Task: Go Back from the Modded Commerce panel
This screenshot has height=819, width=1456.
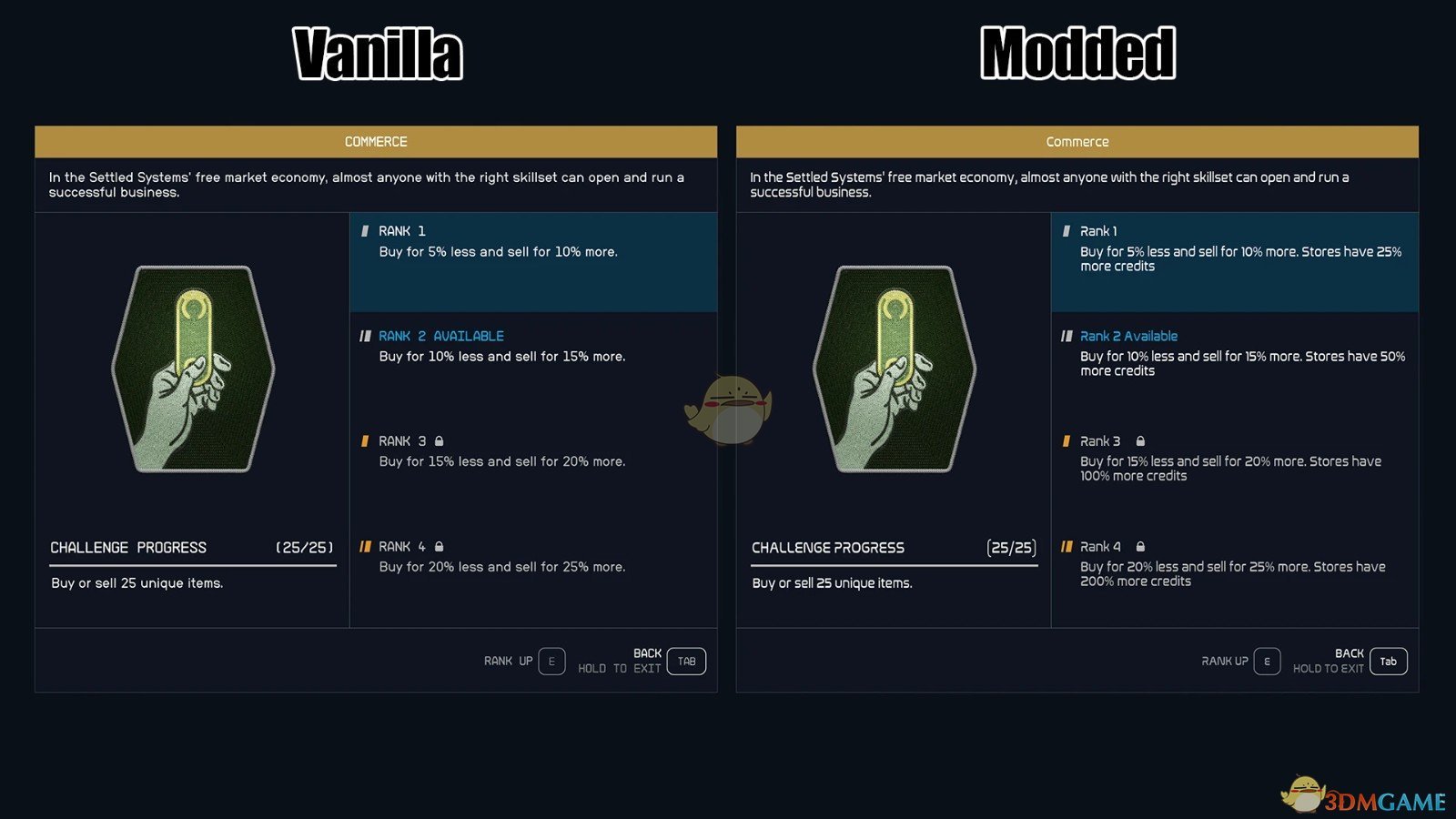Action: (1388, 662)
